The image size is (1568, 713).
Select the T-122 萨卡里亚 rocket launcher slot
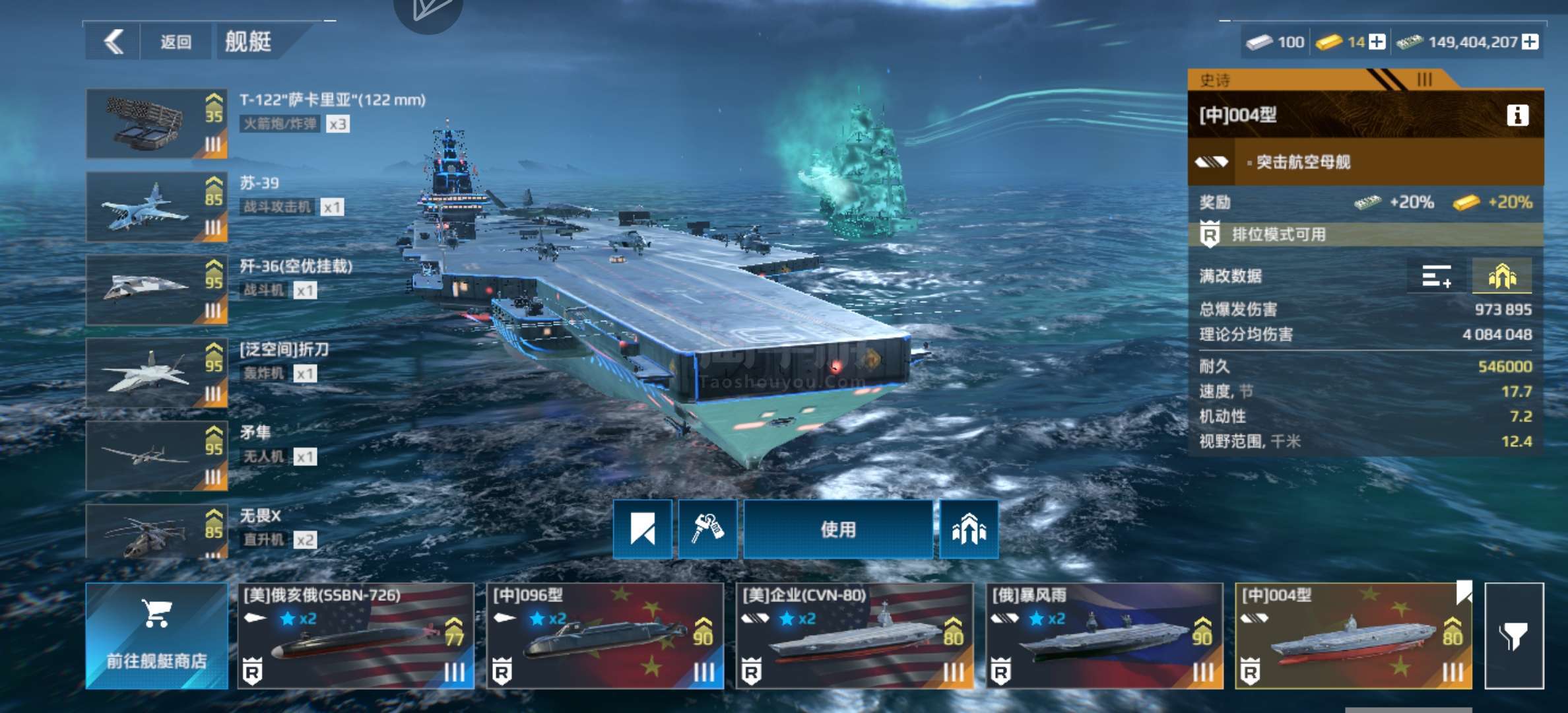[157, 124]
